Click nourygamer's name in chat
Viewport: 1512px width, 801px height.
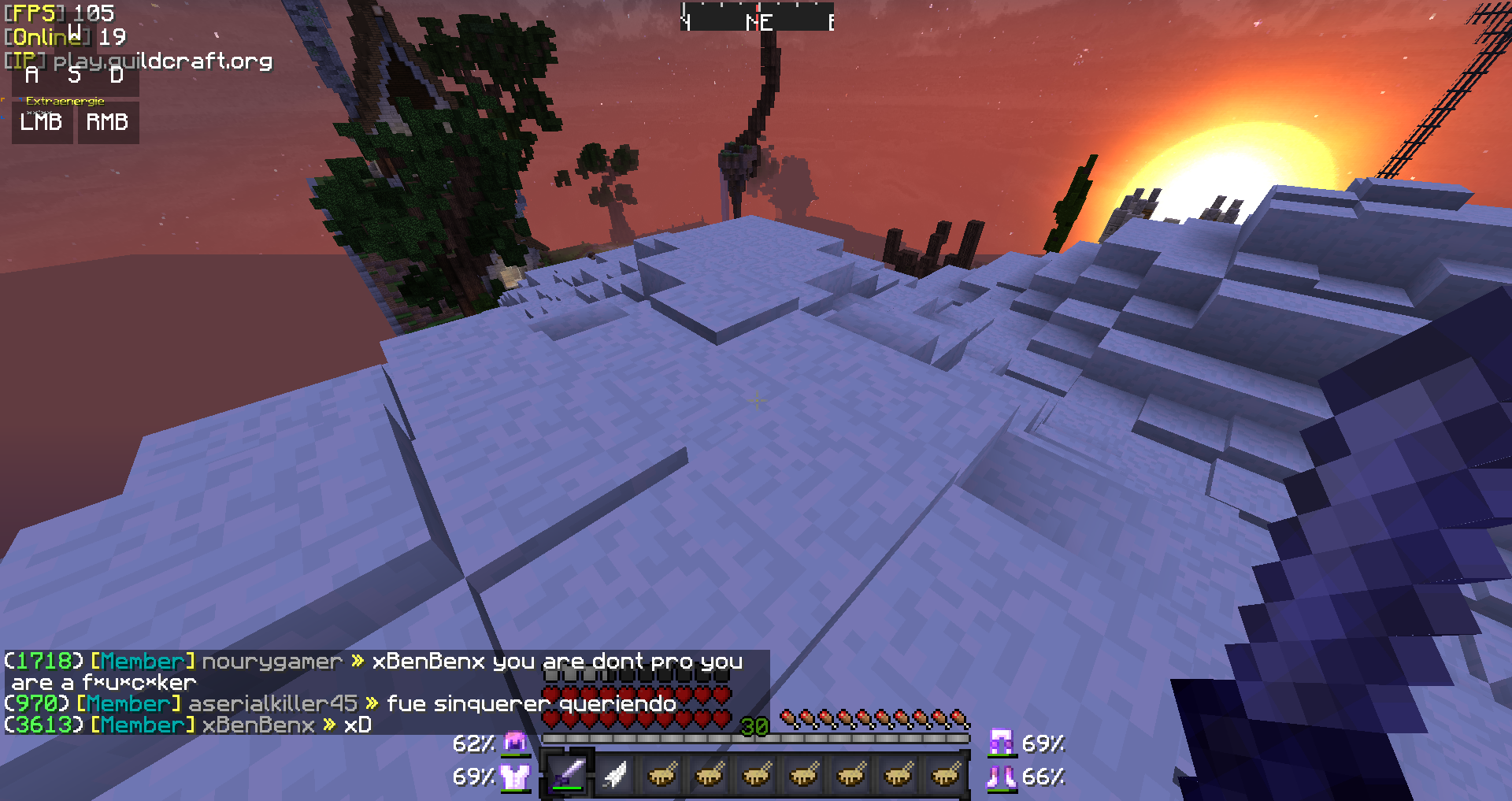pyautogui.click(x=272, y=662)
